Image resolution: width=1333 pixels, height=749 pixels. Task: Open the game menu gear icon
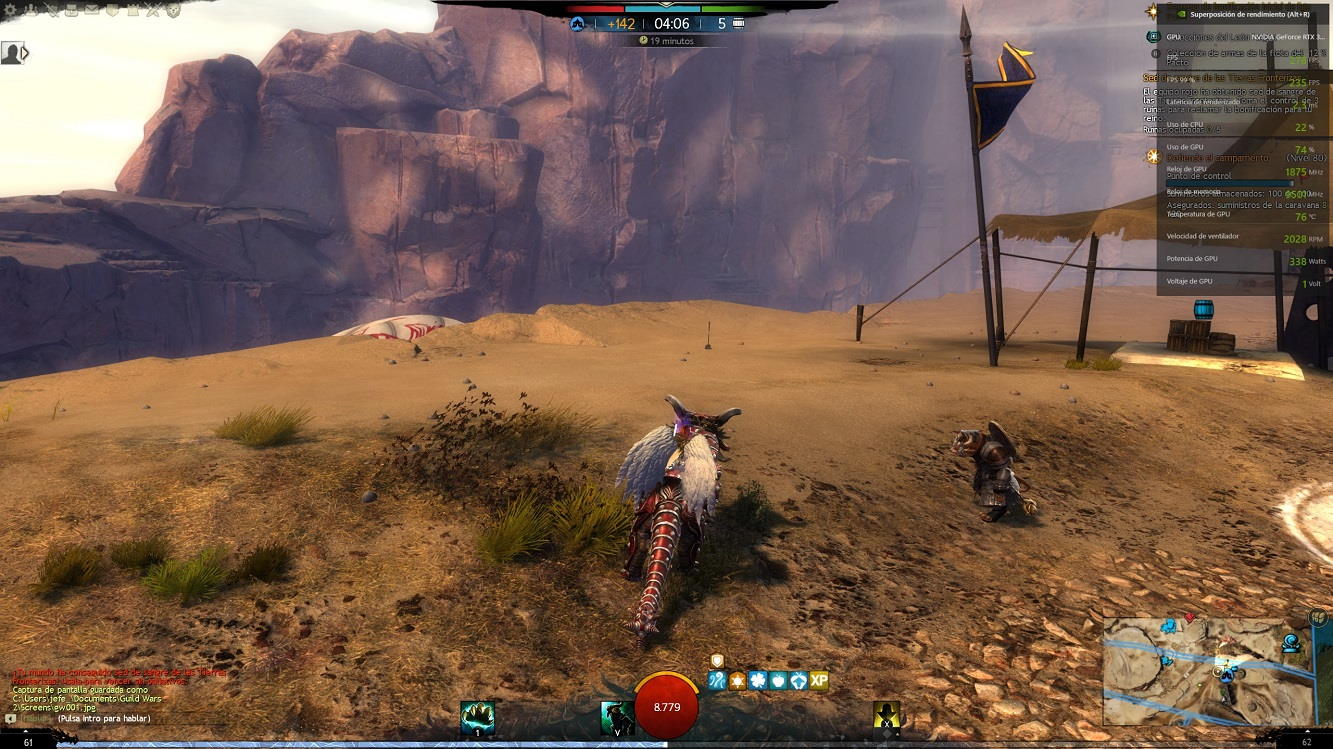point(9,10)
